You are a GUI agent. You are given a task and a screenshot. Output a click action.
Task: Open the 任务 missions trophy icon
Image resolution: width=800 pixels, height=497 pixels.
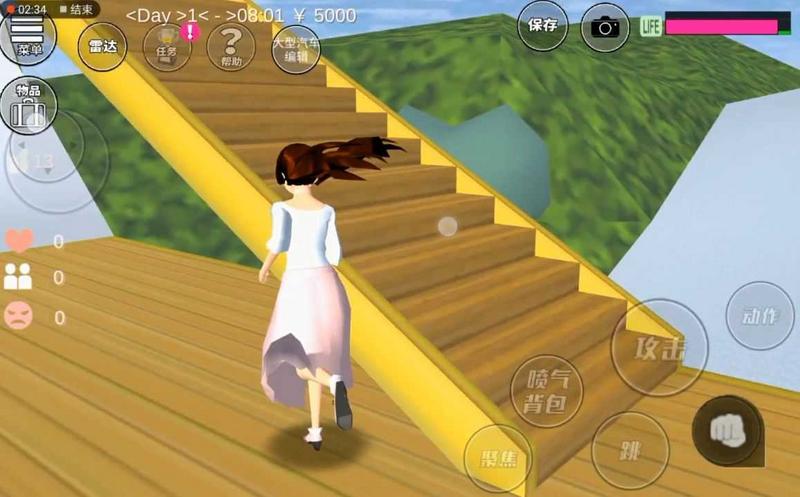167,45
